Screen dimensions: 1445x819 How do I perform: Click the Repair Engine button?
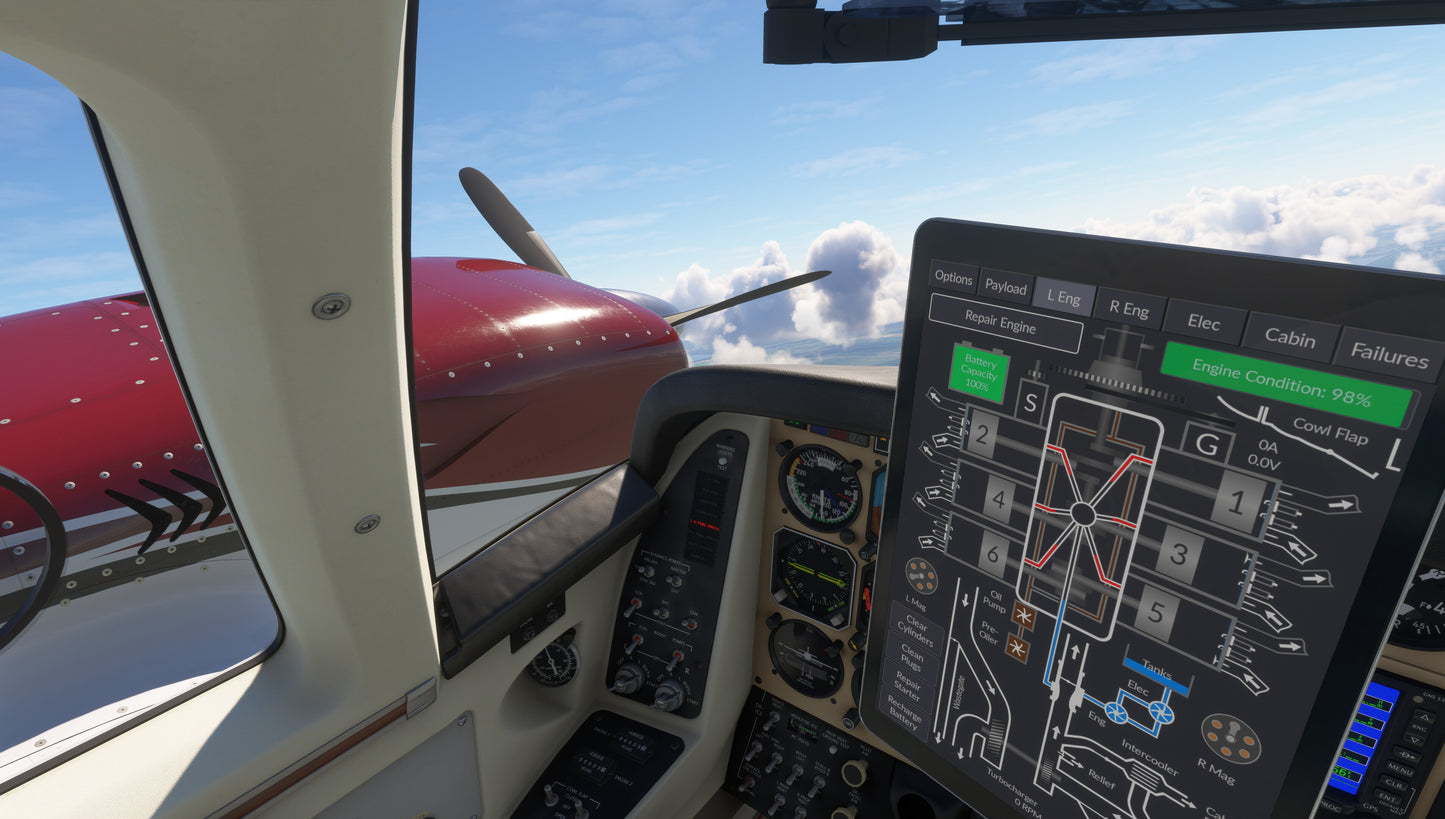pyautogui.click(x=1001, y=322)
